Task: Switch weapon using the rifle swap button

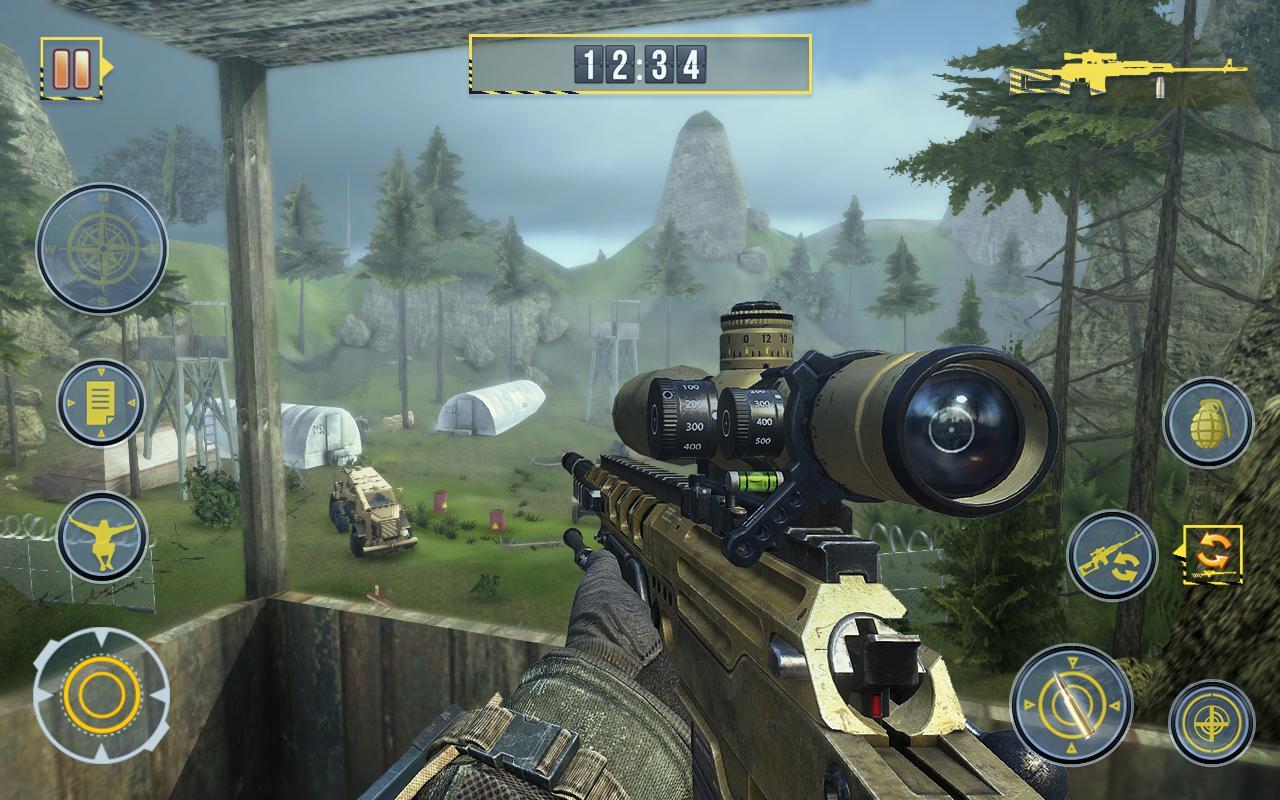Action: (x=1112, y=555)
